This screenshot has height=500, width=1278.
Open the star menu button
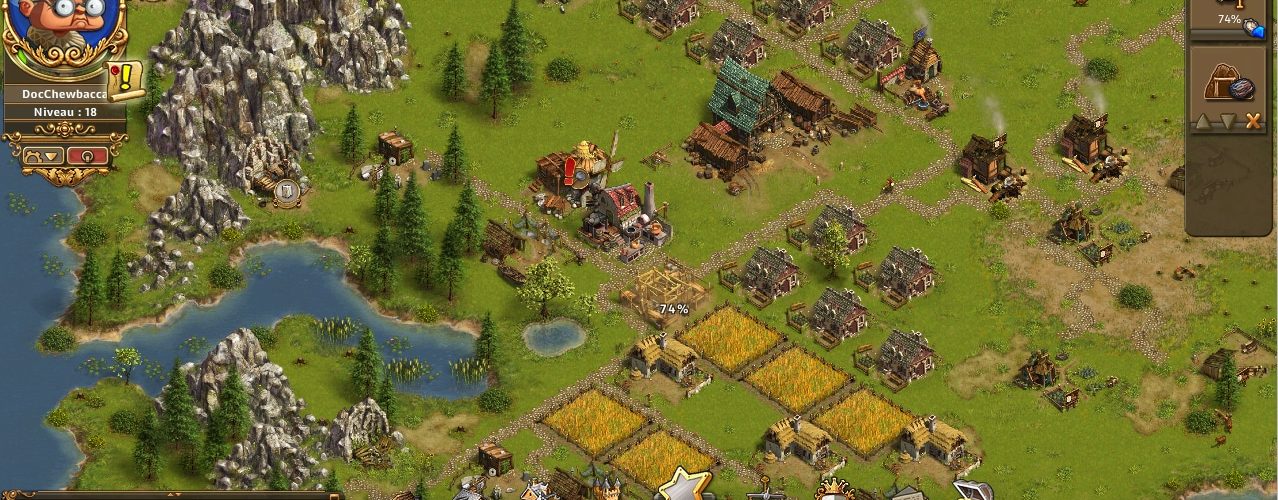coord(684,485)
